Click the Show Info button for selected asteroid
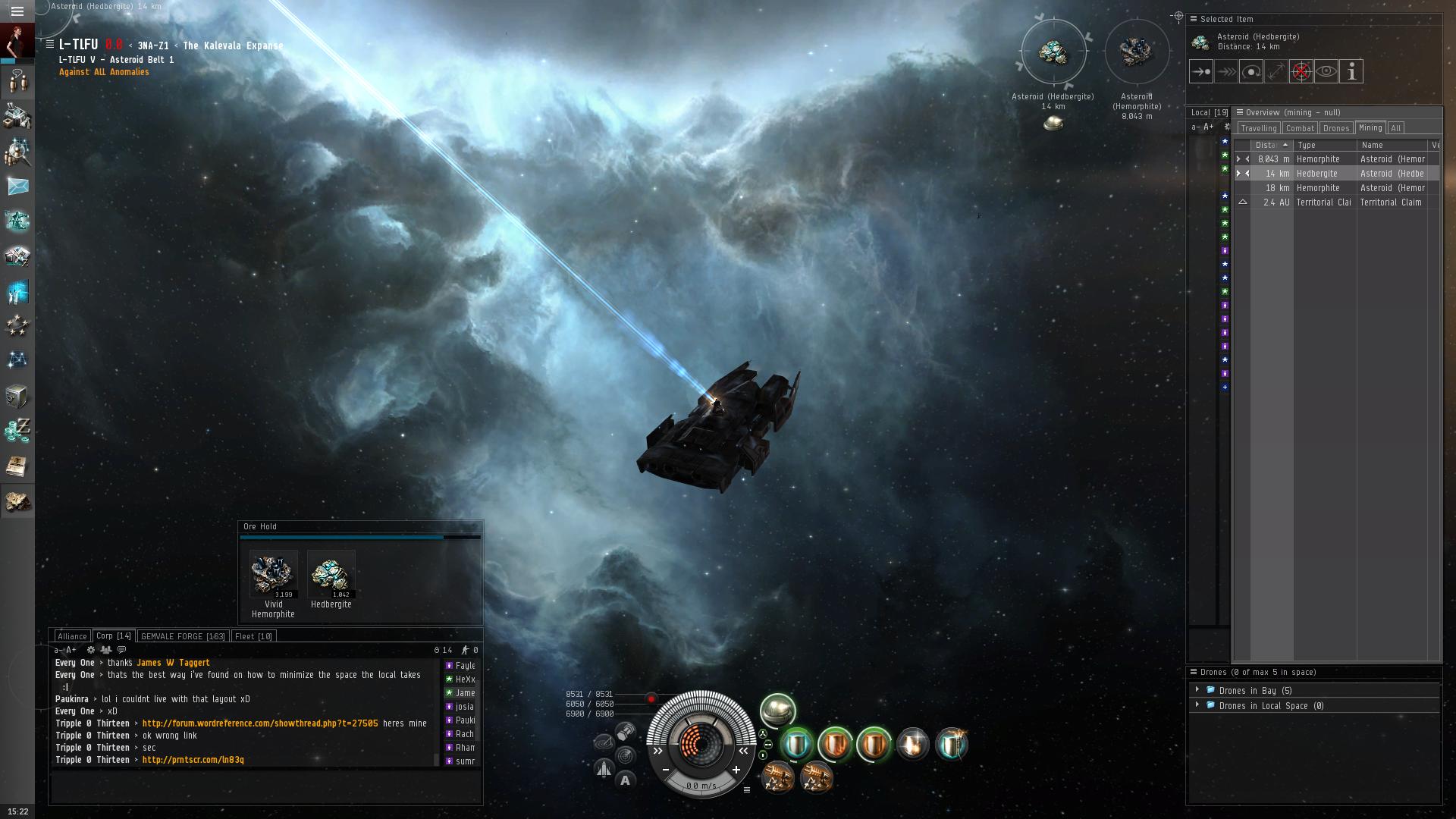This screenshot has width=1456, height=819. [1351, 72]
